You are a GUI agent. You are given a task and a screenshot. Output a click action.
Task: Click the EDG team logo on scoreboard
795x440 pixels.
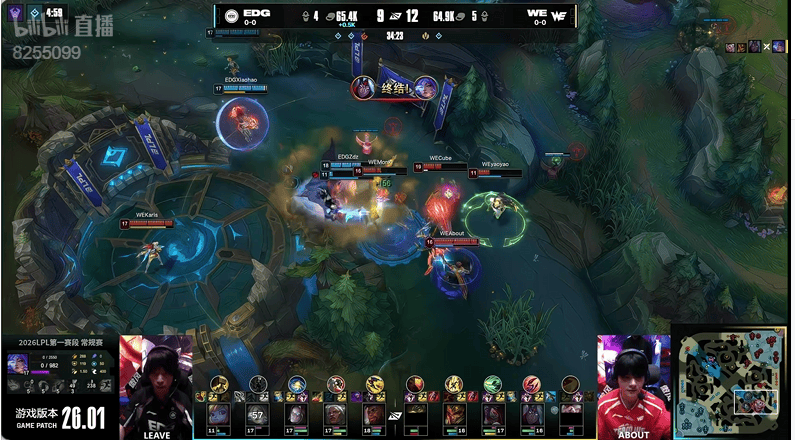[231, 16]
